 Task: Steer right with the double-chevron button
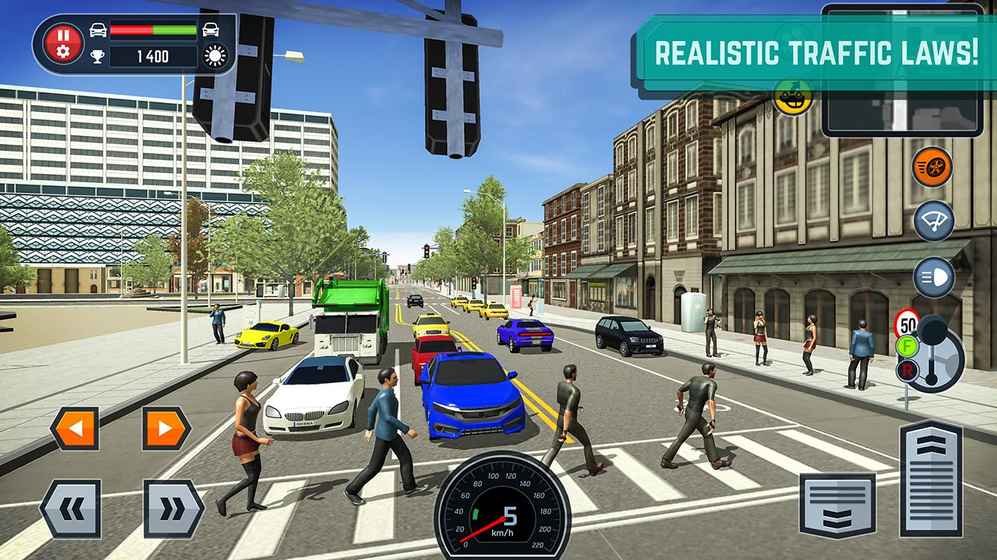click(173, 509)
